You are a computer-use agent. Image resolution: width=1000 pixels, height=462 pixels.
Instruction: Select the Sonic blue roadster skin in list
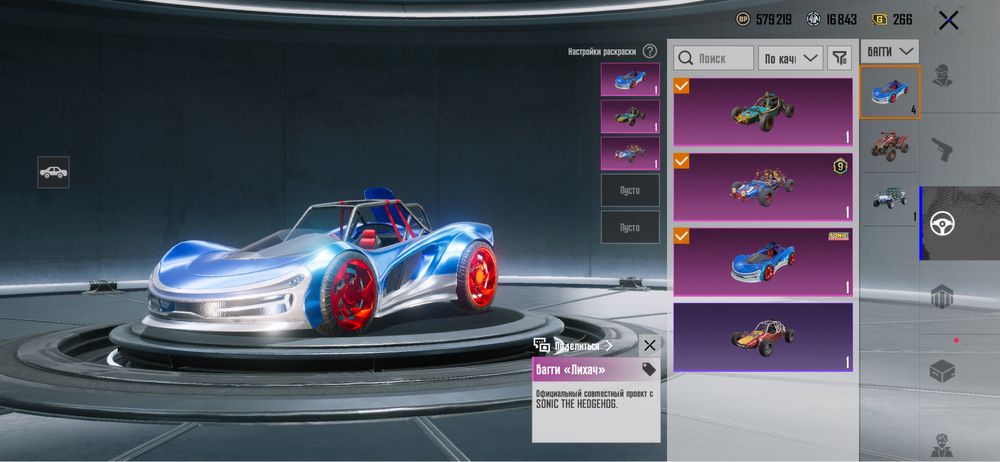pos(762,261)
